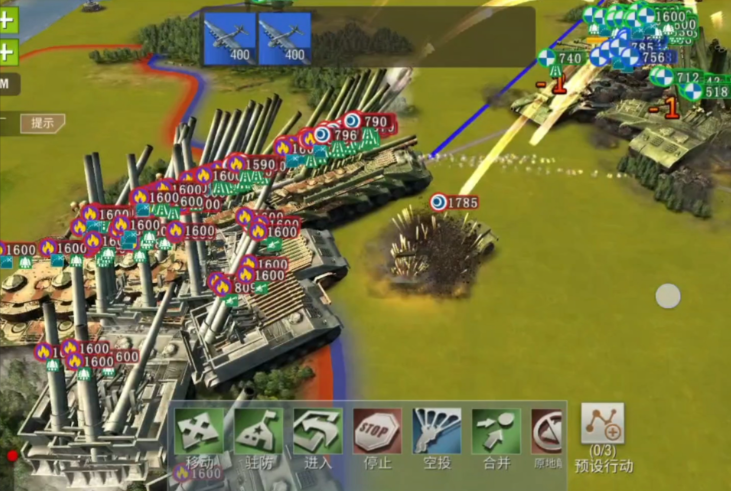This screenshot has width=731, height=491.
Task: Activate the 进入 enter command
Action: (x=318, y=433)
